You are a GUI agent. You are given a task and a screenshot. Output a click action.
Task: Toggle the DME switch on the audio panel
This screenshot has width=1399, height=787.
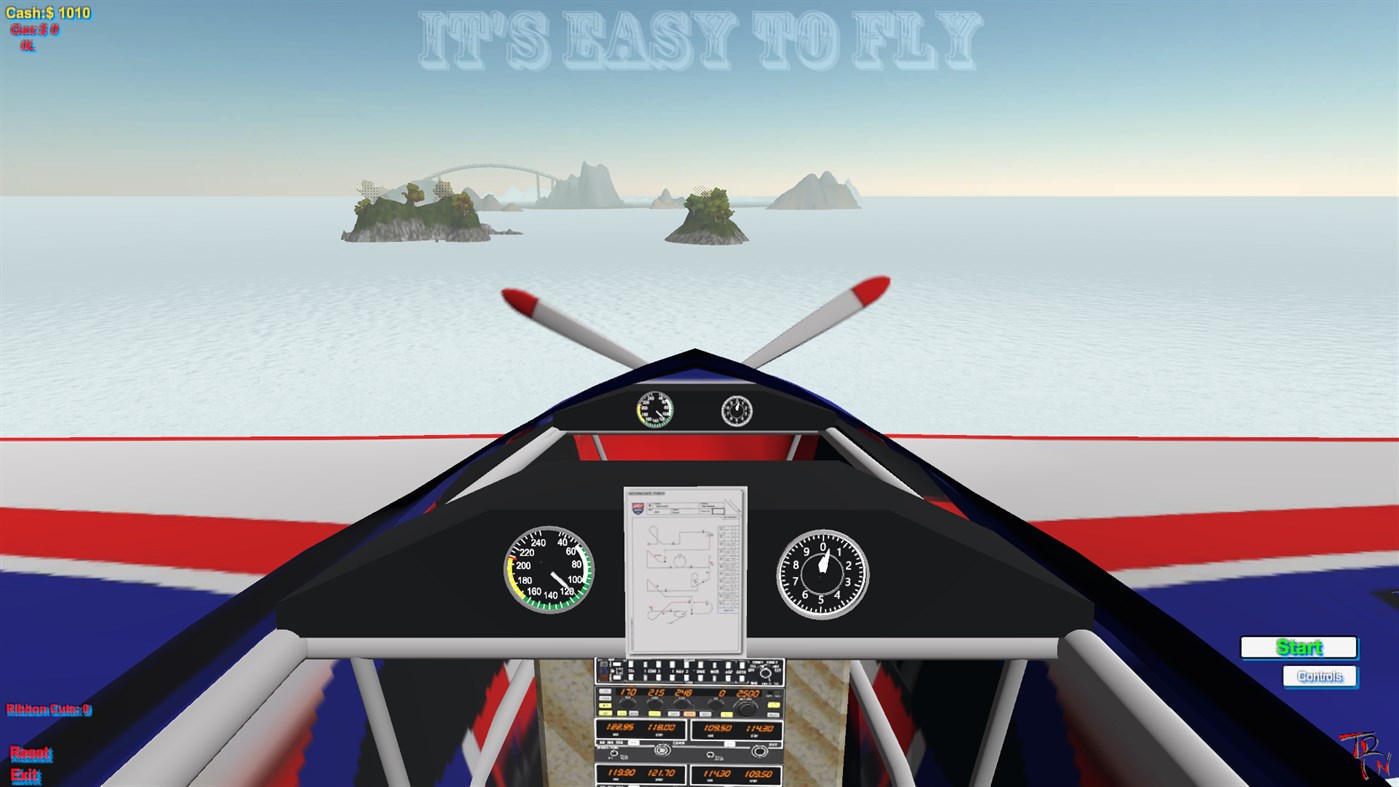click(700, 671)
